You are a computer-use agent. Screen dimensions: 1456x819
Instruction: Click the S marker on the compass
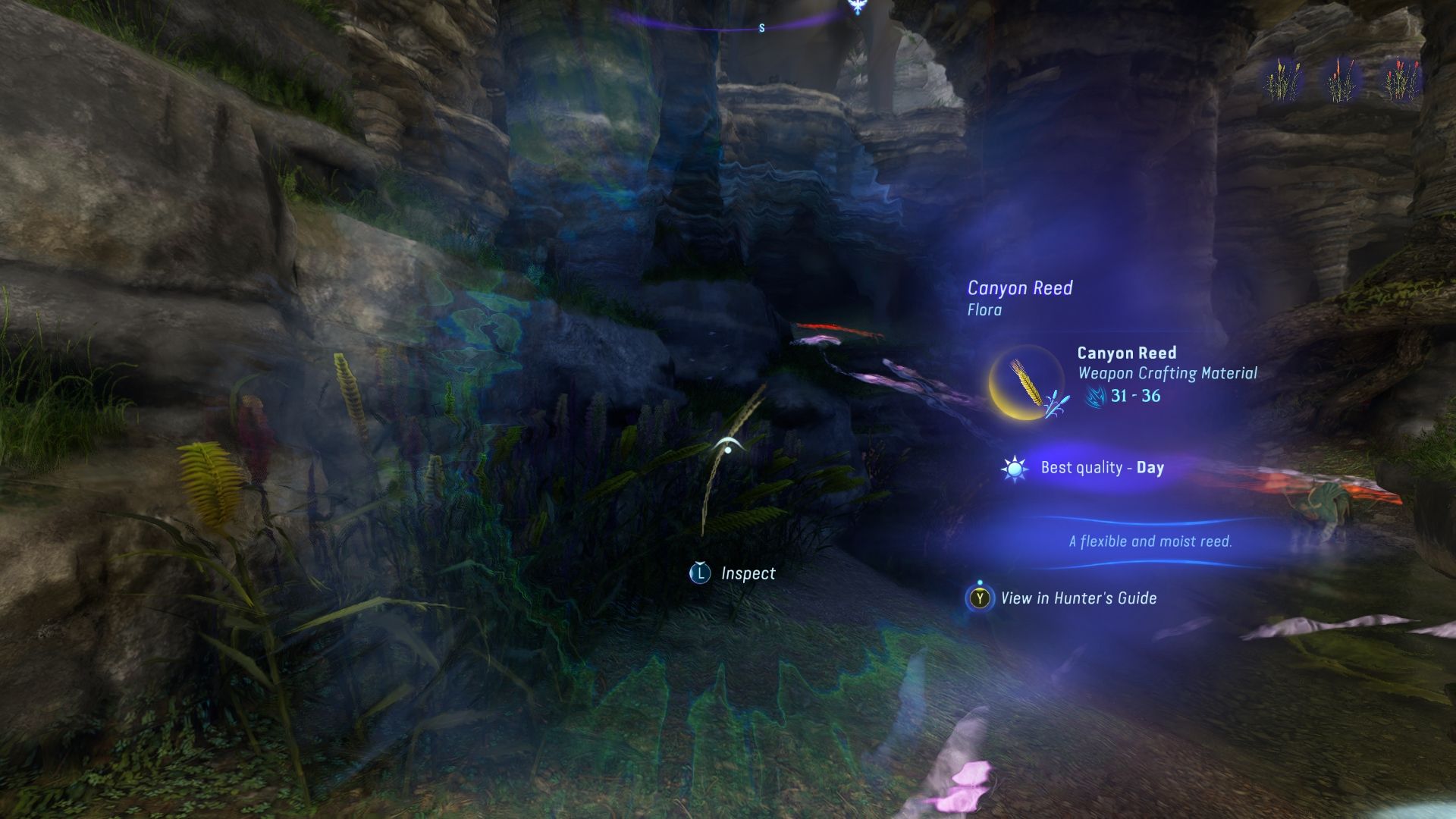tap(761, 27)
